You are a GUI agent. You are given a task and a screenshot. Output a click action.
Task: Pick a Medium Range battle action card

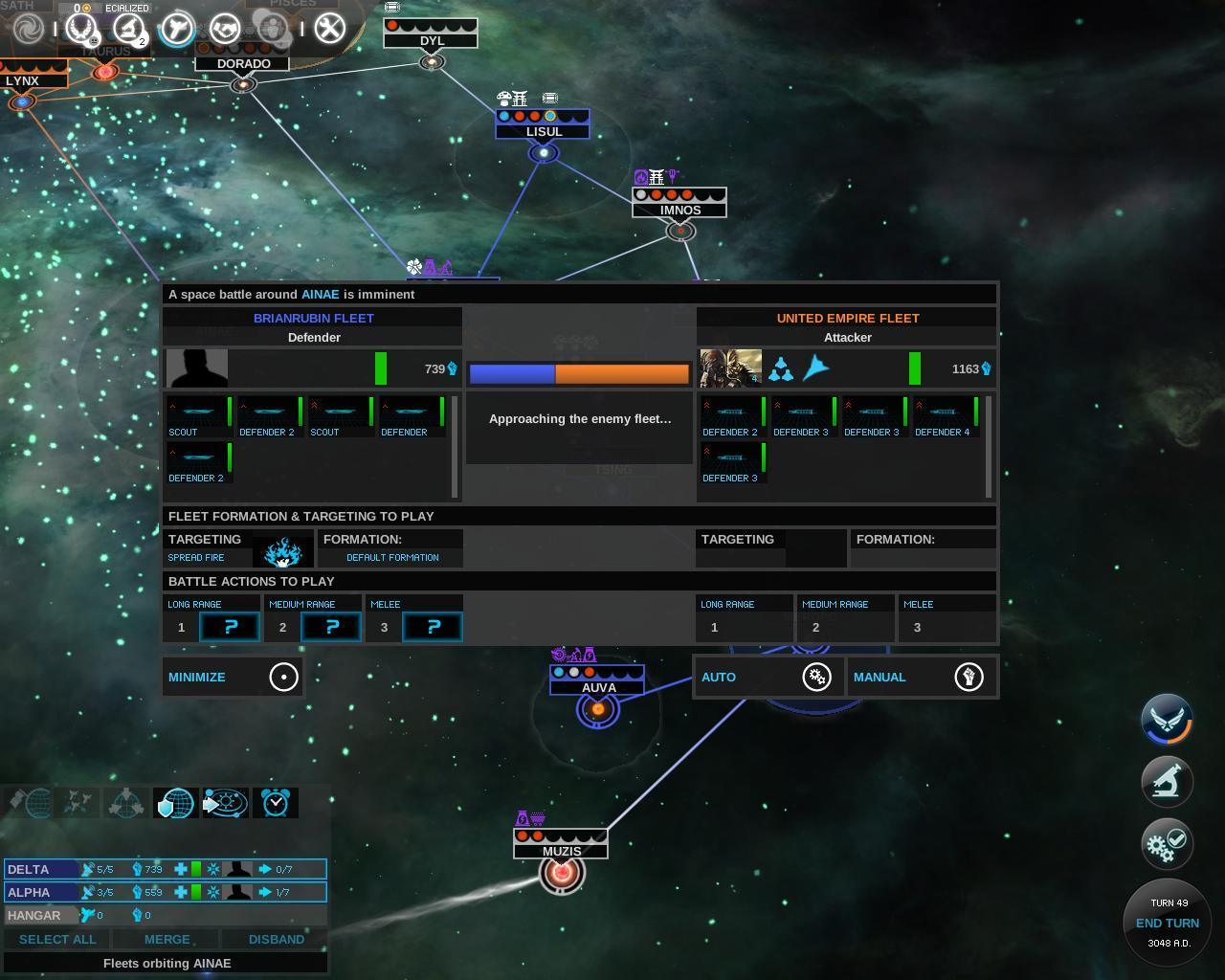331,627
